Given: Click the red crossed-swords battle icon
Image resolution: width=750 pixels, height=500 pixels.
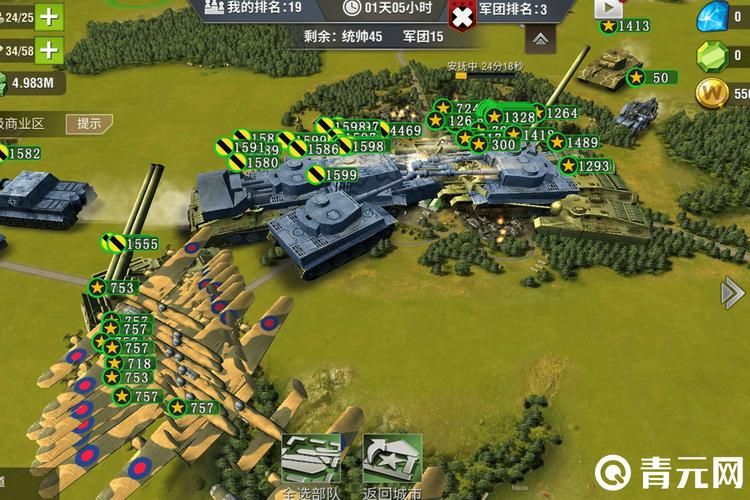Looking at the screenshot, I should tap(462, 15).
